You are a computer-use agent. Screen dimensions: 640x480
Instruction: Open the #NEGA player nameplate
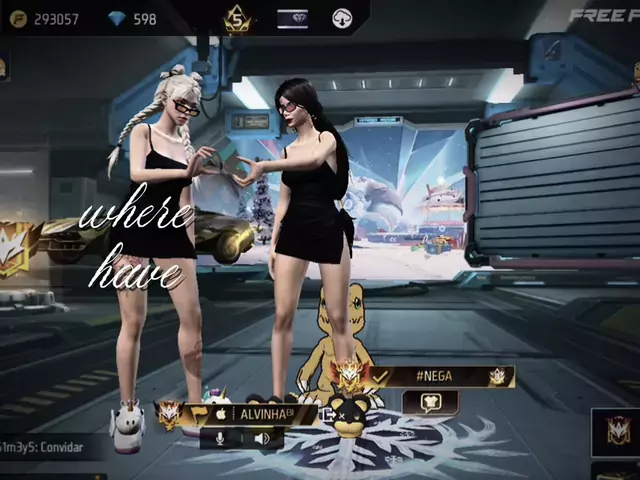(440, 376)
